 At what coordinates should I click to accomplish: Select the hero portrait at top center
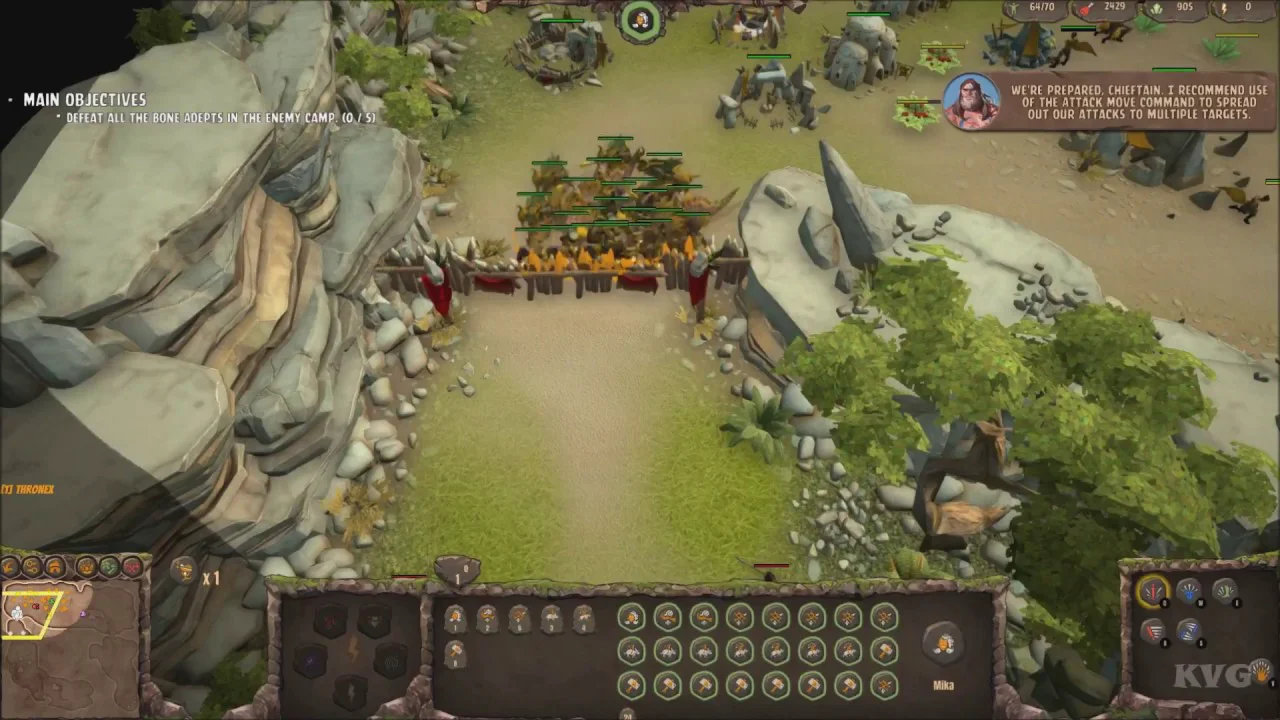click(641, 20)
